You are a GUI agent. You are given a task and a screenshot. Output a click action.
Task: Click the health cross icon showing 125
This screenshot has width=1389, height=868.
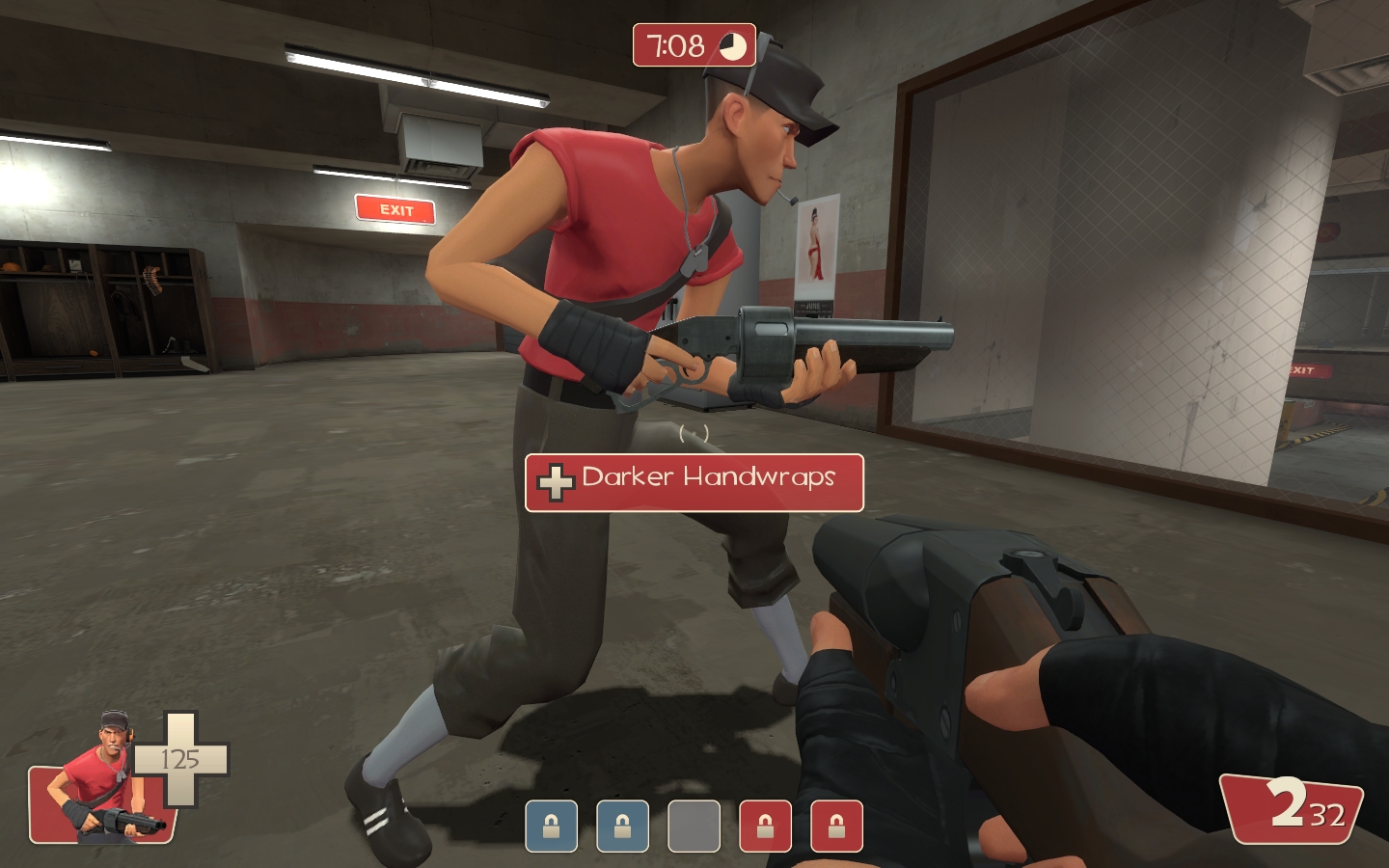179,760
